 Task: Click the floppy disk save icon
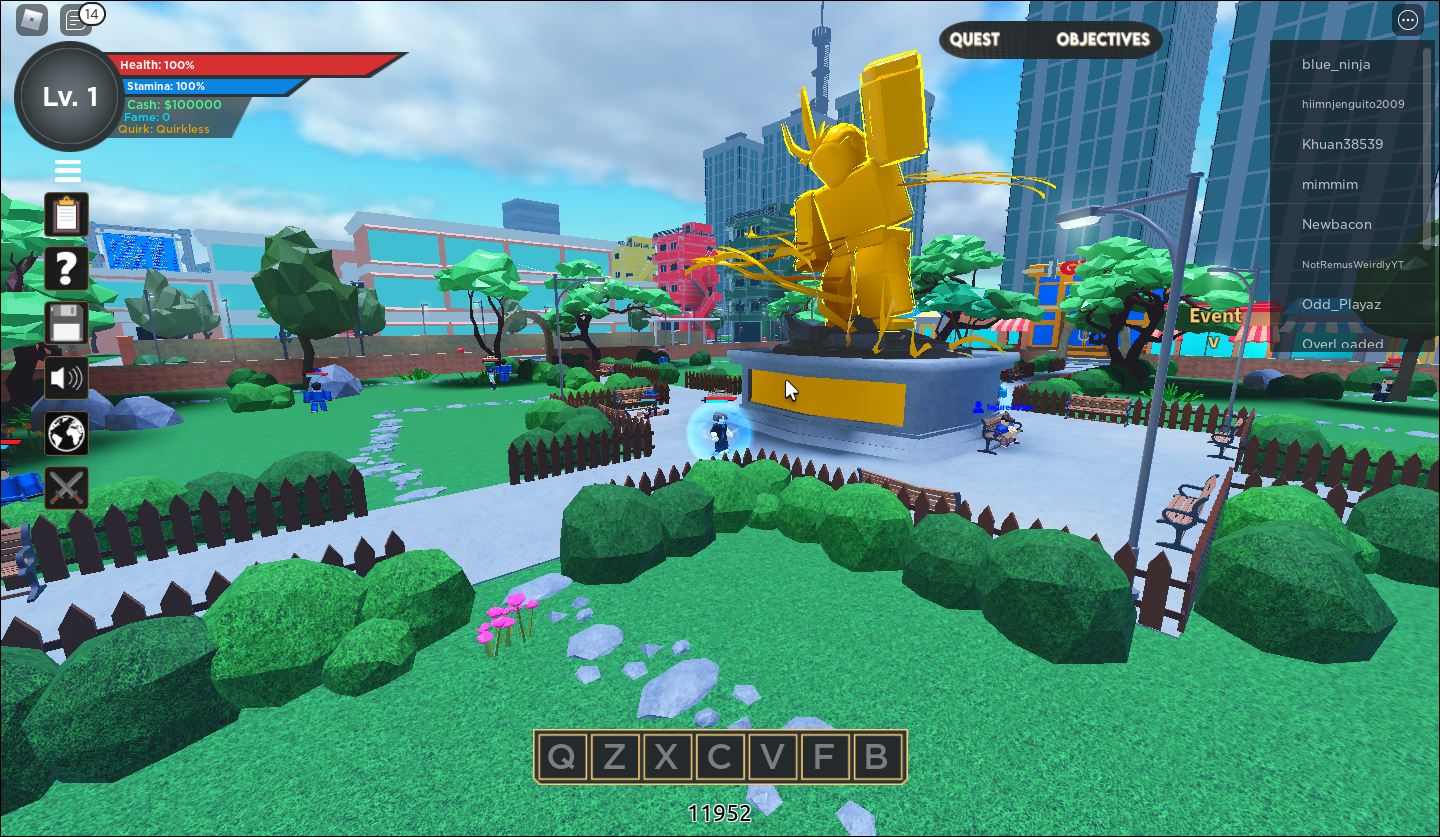pos(66,324)
